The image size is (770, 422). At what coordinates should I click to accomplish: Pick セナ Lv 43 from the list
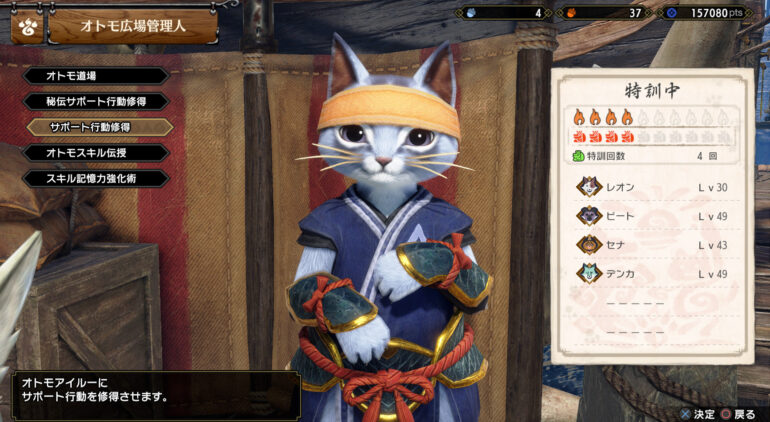(x=657, y=244)
